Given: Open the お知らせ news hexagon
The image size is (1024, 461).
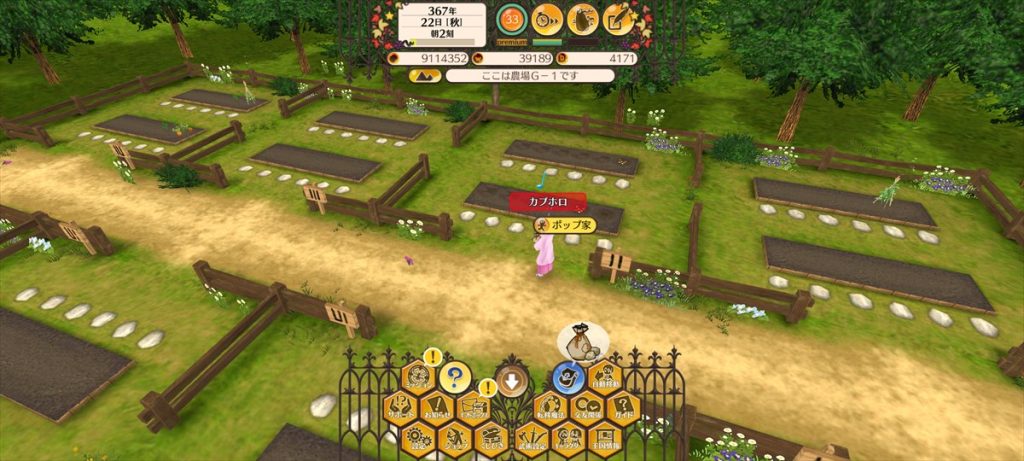Looking at the screenshot, I should pyautogui.click(x=436, y=407).
